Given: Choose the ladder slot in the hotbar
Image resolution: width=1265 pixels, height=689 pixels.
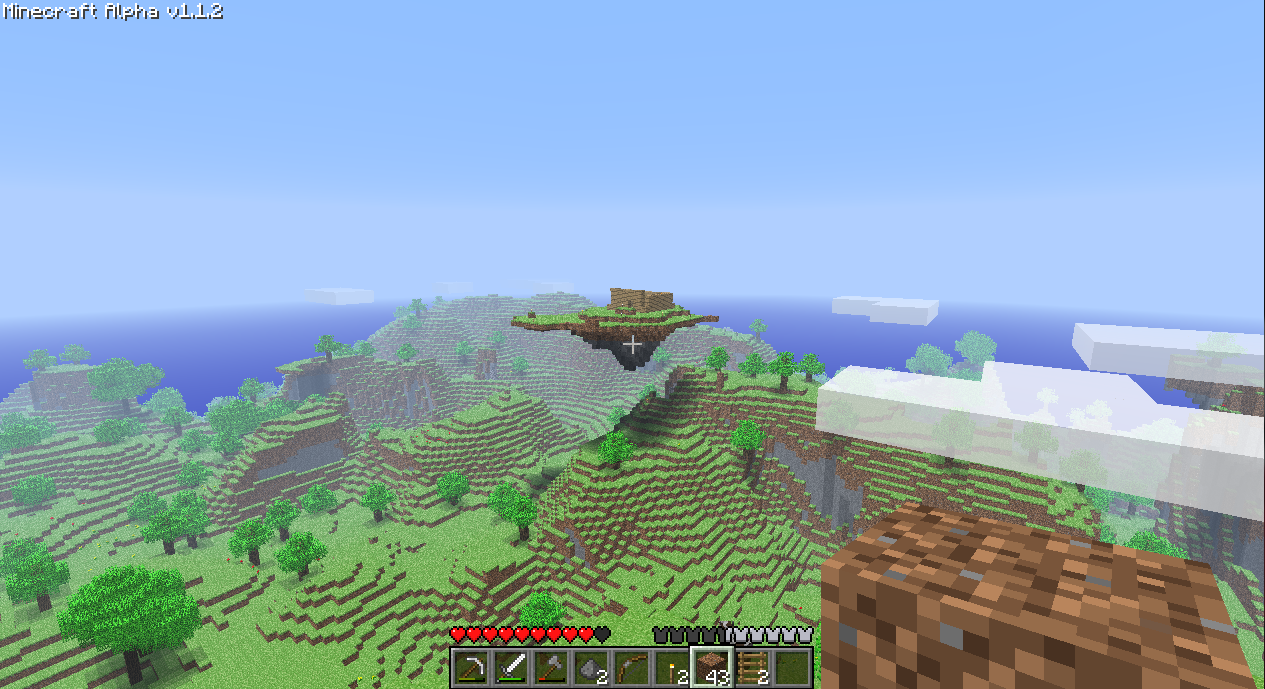Looking at the screenshot, I should pyautogui.click(x=752, y=667).
